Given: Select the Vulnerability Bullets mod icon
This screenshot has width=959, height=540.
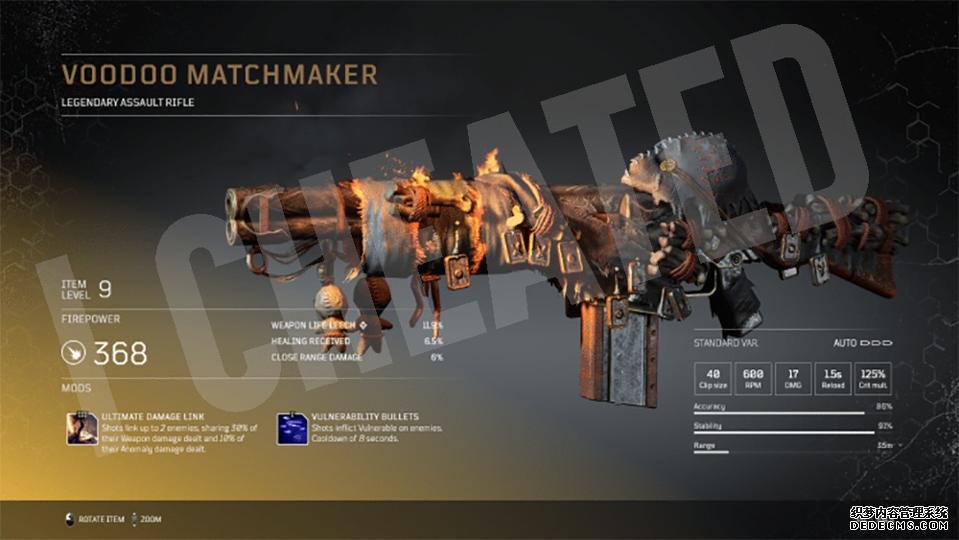Looking at the screenshot, I should coord(292,427).
